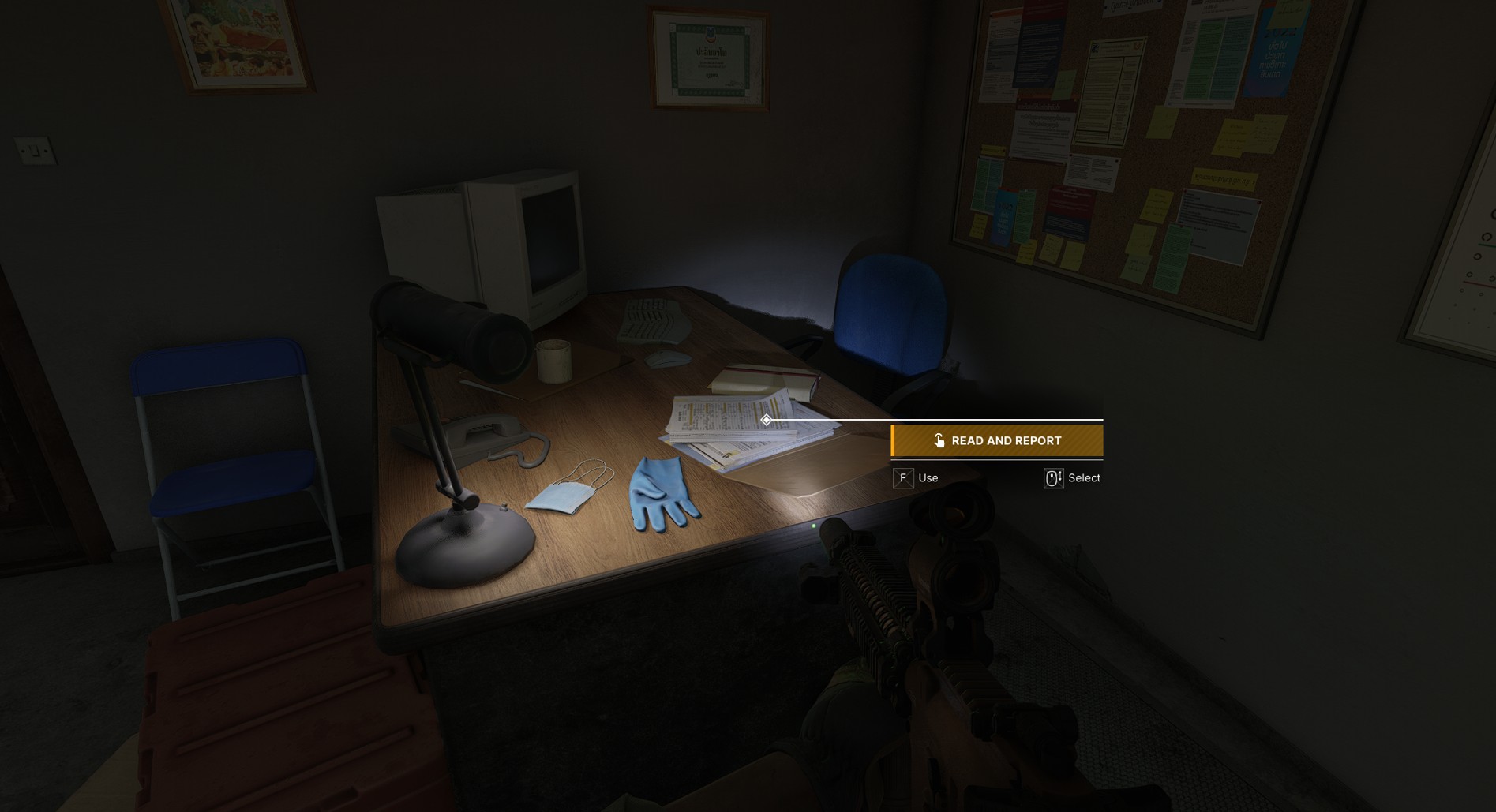The height and width of the screenshot is (812, 1496).
Task: Choose the Read and Report interaction option
Action: tap(996, 440)
